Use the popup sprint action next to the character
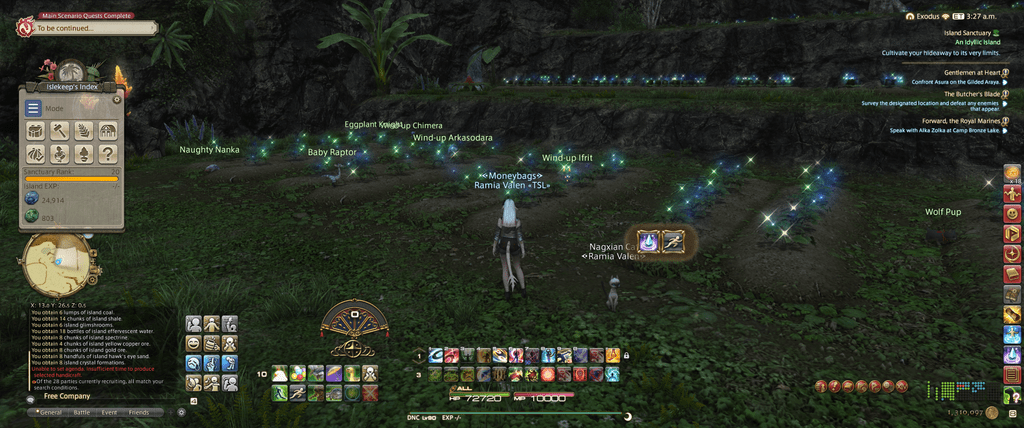The height and width of the screenshot is (428, 1024). pyautogui.click(x=674, y=241)
